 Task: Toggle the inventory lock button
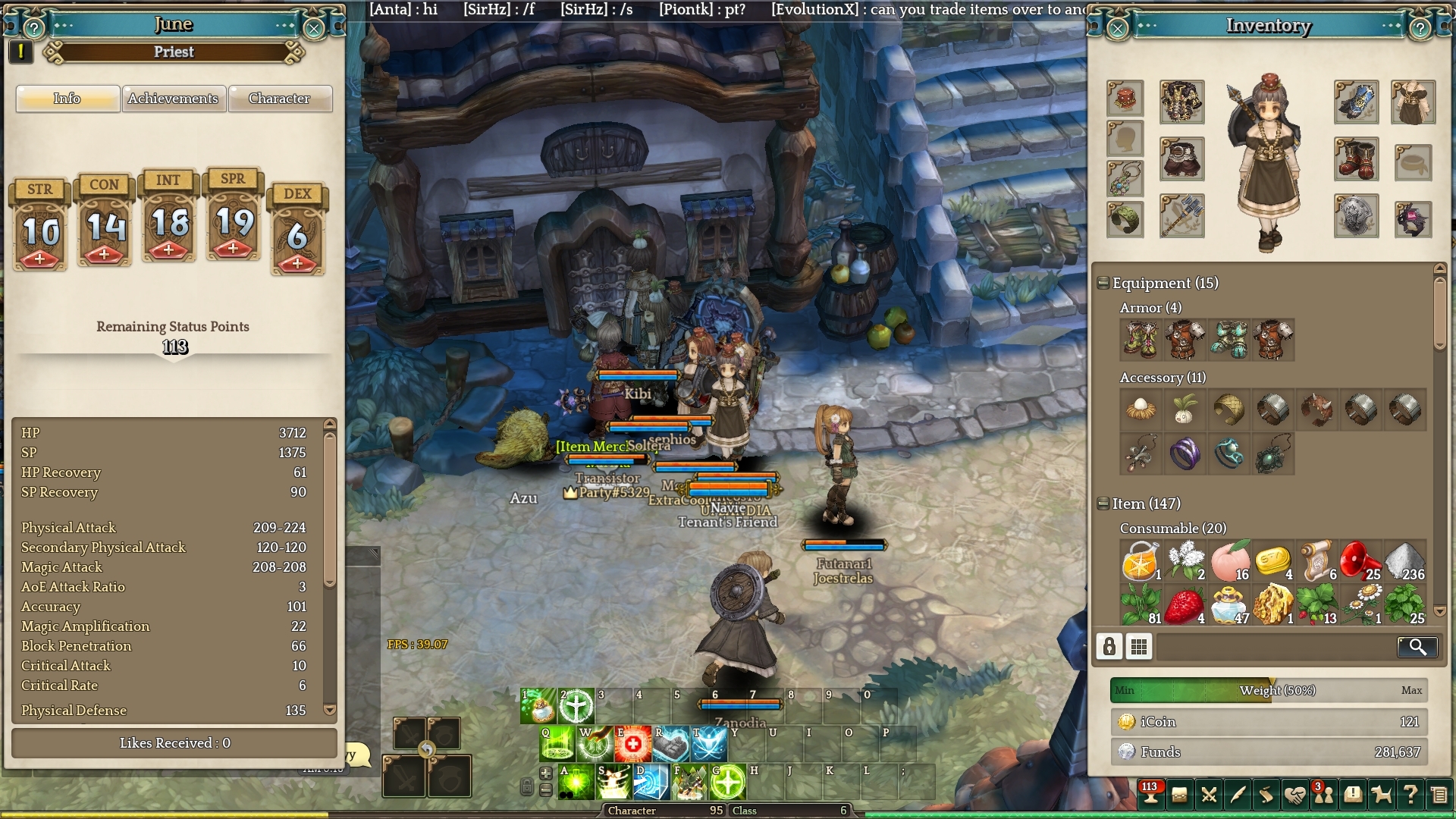1109,647
